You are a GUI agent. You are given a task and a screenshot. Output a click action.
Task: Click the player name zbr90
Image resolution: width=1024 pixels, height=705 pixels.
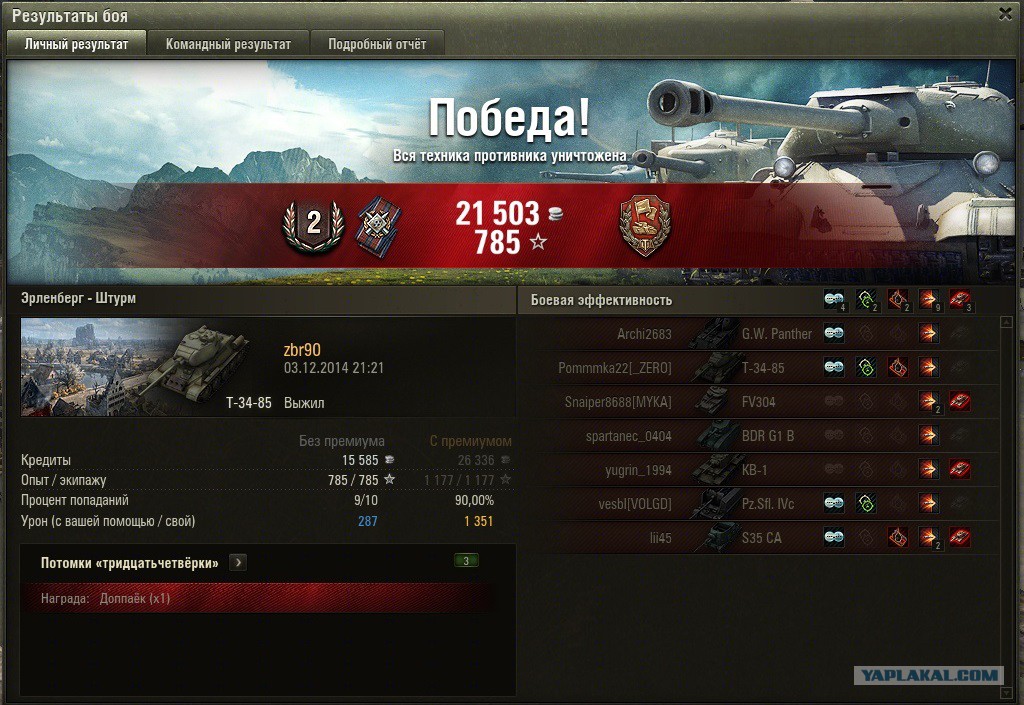click(302, 349)
